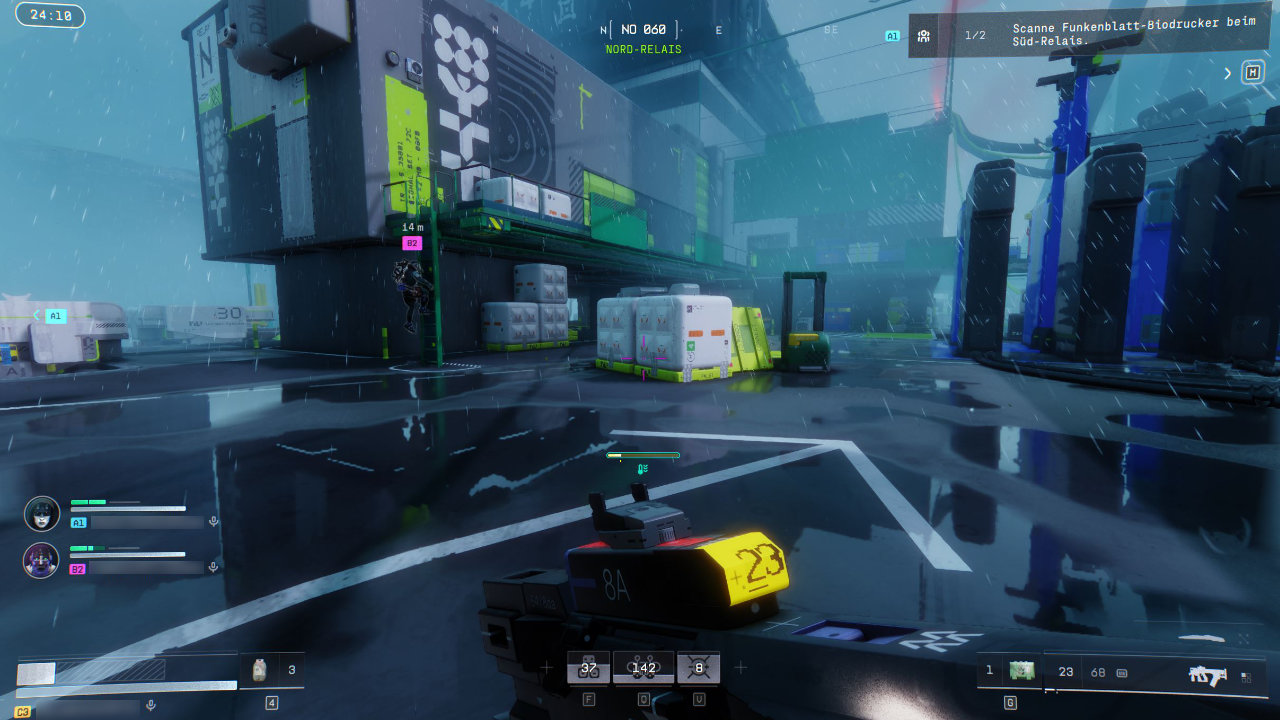Use the consumable canister slot
Image resolution: width=1280 pixels, height=720 pixels.
coord(260,670)
